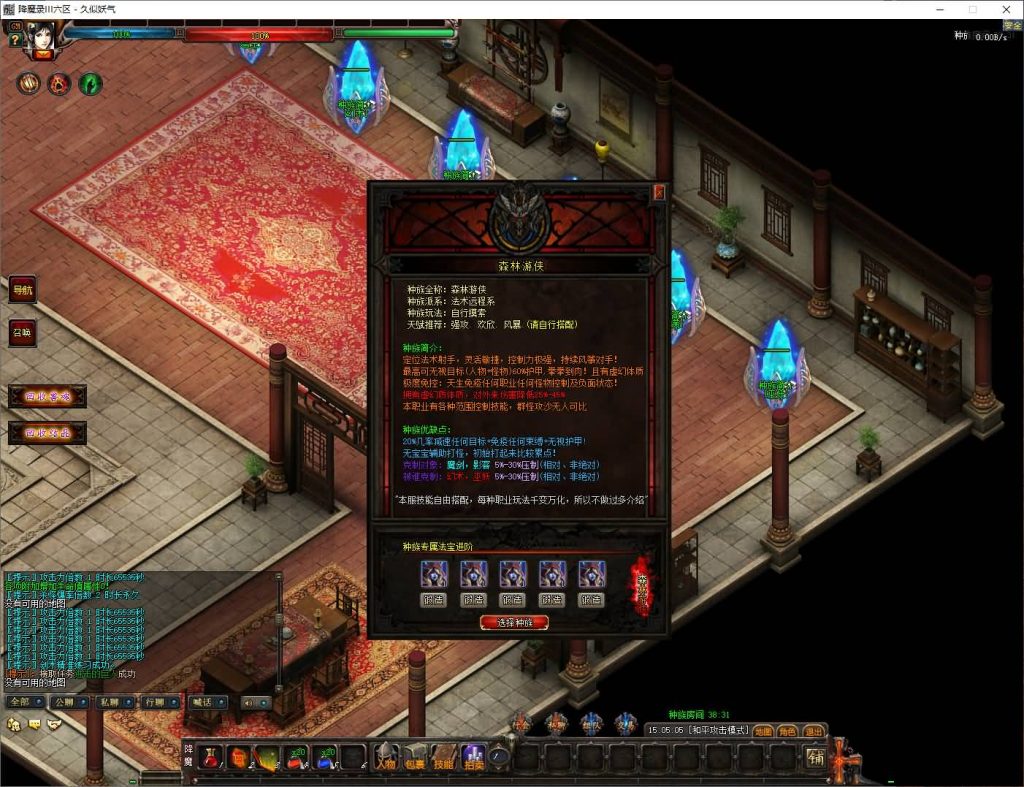Close the 森林游侠 race info panel

click(659, 193)
